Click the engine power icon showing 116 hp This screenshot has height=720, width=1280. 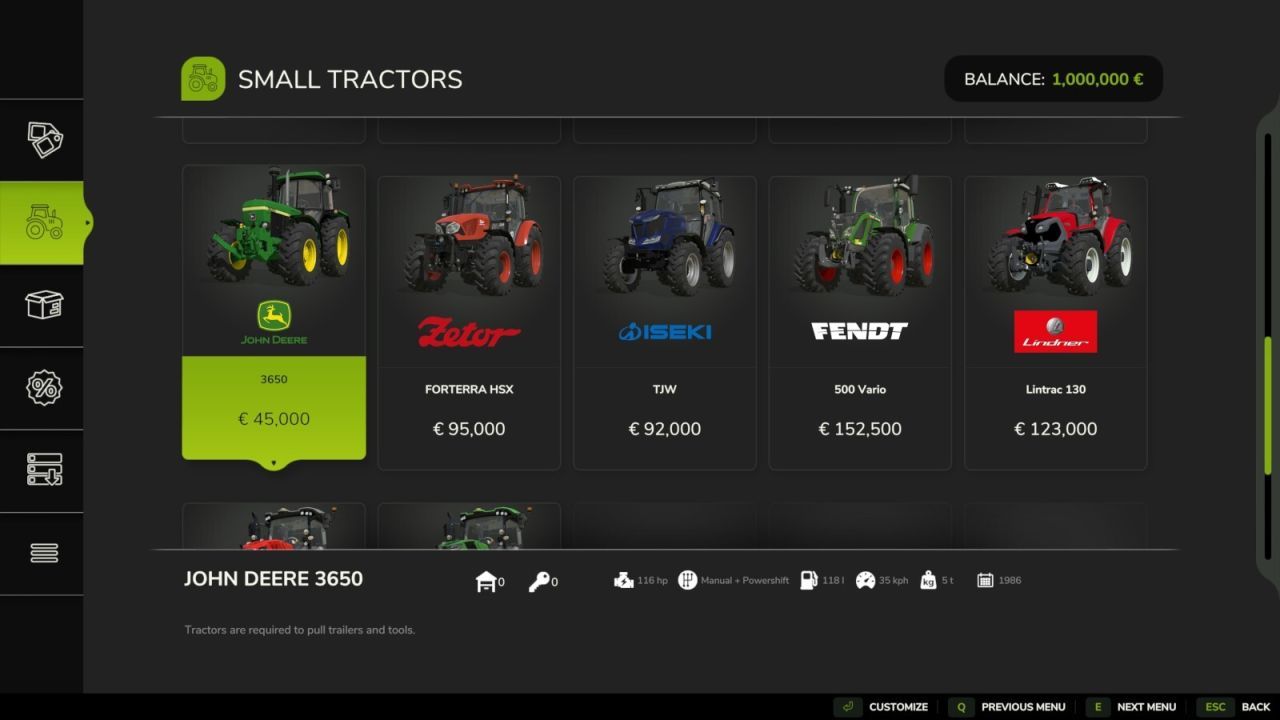tap(625, 579)
